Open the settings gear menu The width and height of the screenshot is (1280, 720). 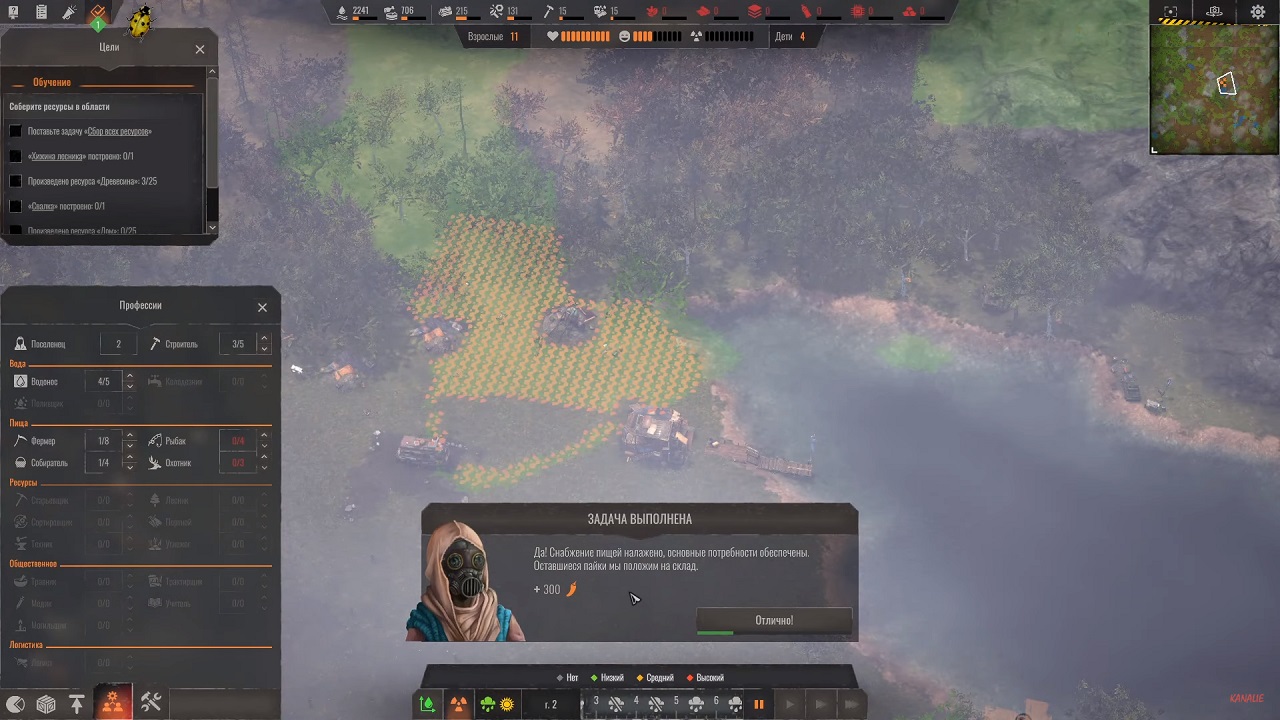1258,12
